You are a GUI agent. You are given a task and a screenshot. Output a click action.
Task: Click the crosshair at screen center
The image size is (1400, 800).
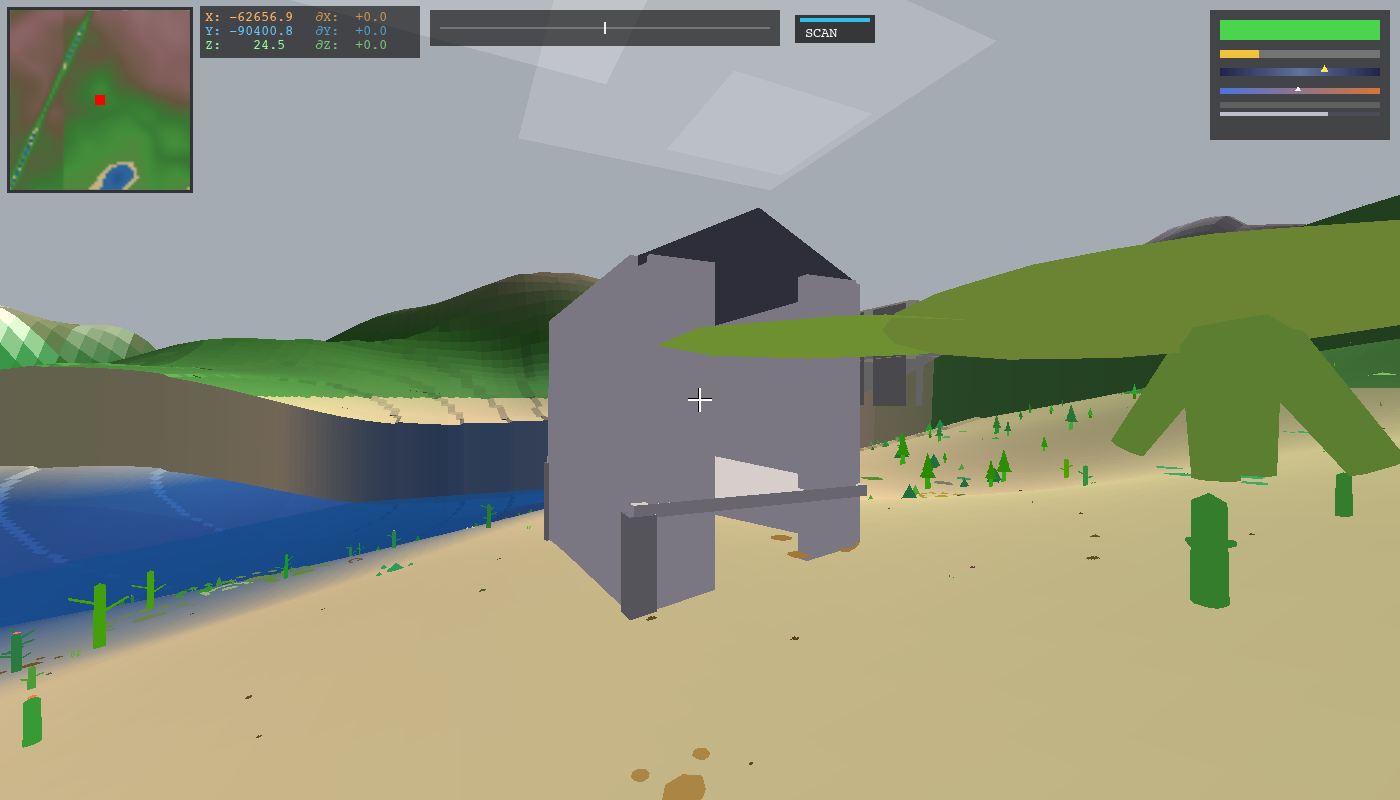[700, 400]
